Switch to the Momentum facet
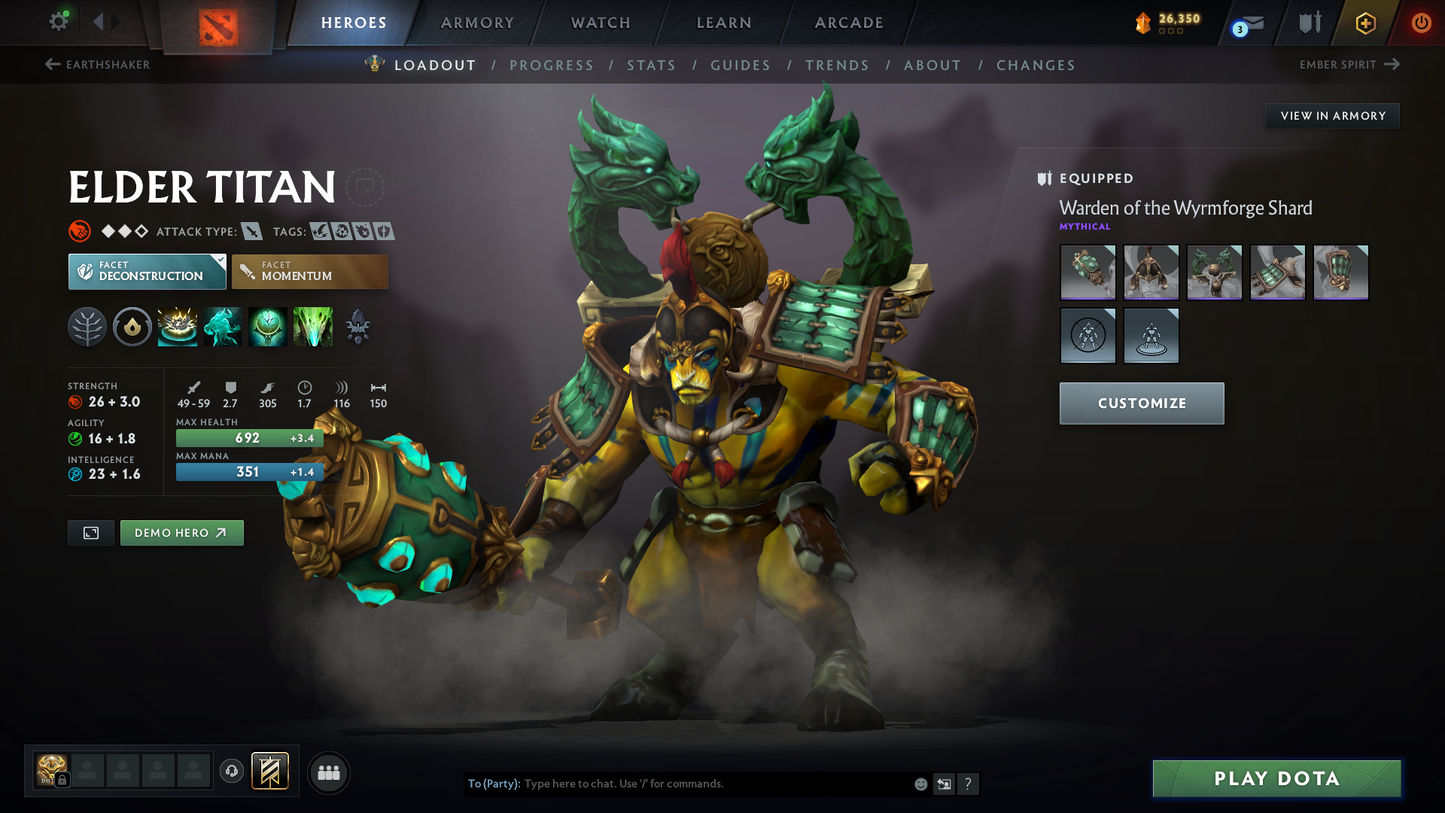 [x=310, y=271]
